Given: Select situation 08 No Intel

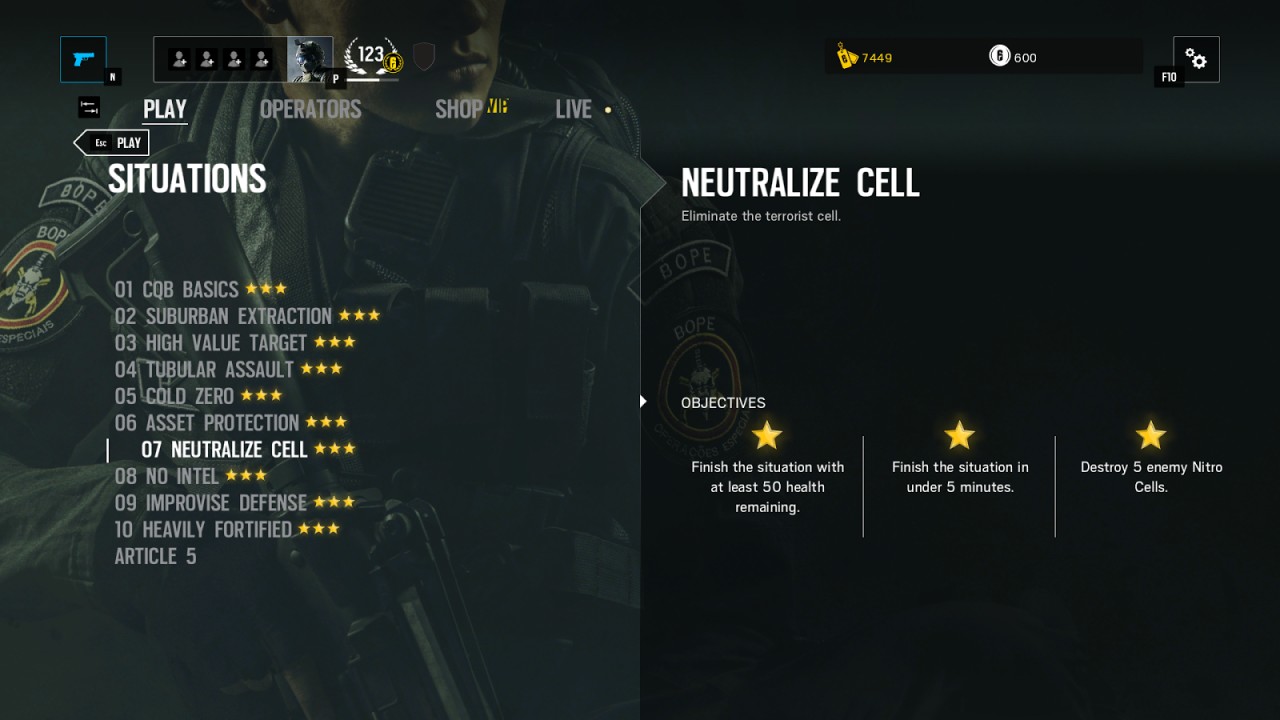Looking at the screenshot, I should 167,477.
